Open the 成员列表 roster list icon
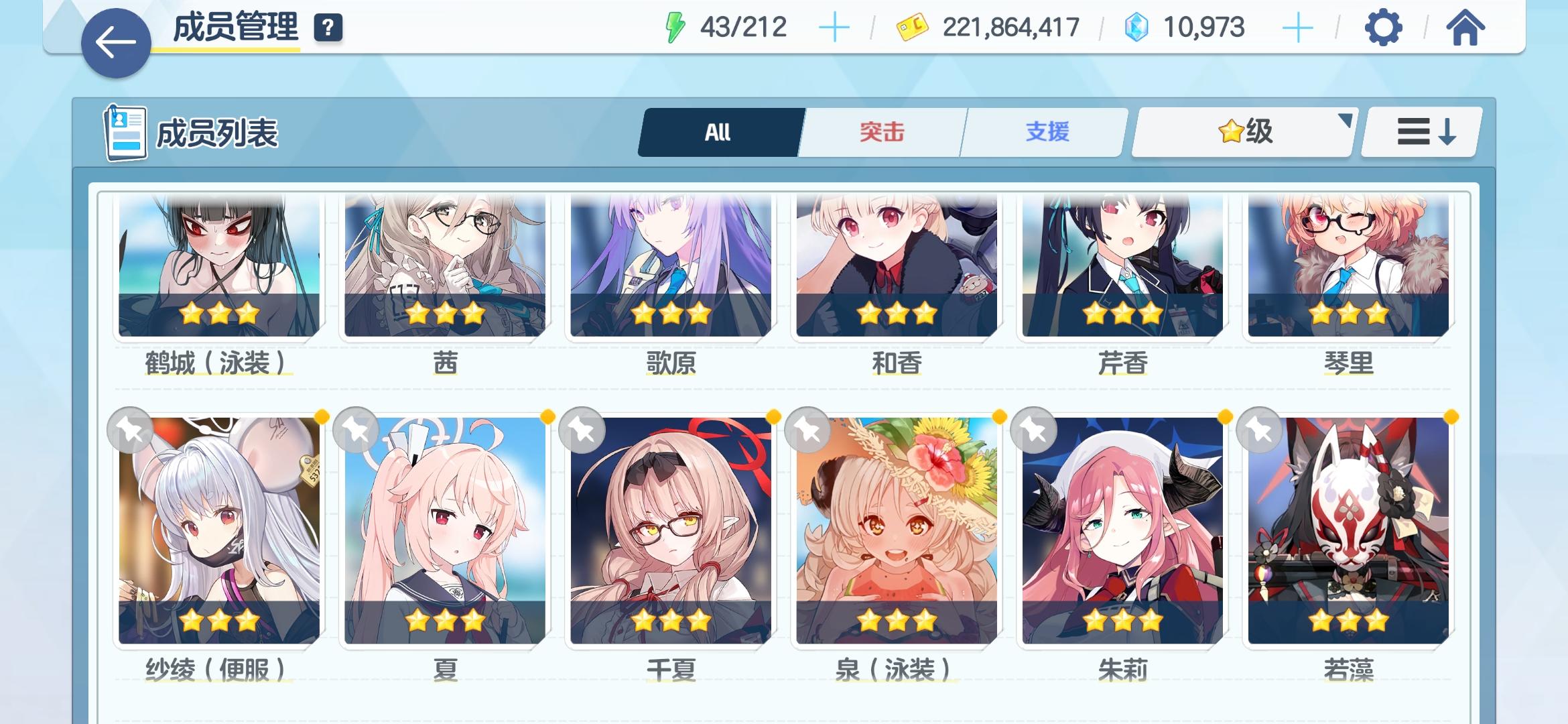Image resolution: width=1568 pixels, height=724 pixels. [127, 133]
